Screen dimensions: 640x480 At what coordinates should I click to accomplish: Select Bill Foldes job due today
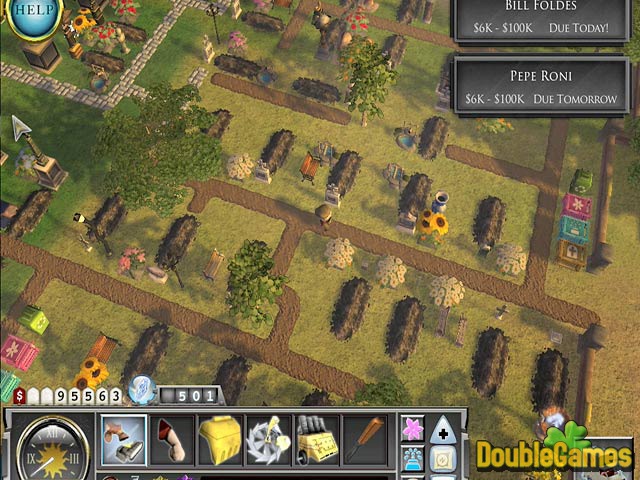[x=543, y=19]
